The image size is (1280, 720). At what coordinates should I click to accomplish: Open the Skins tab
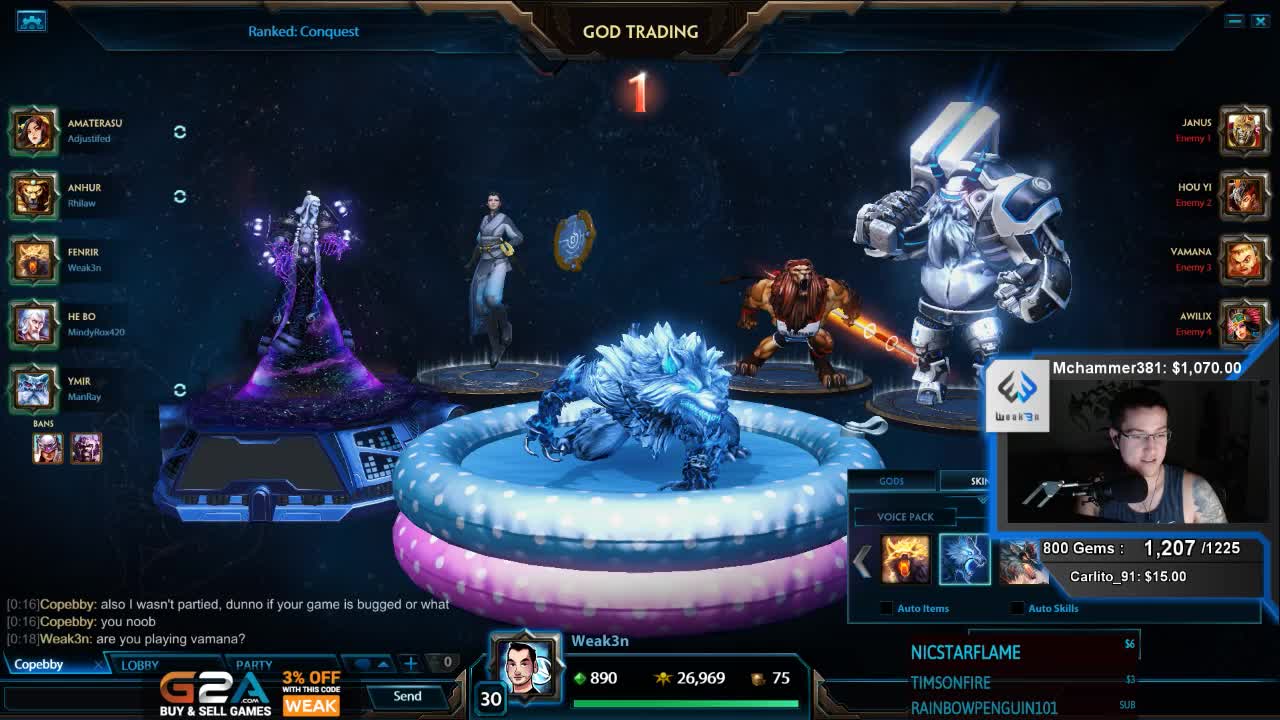[979, 481]
